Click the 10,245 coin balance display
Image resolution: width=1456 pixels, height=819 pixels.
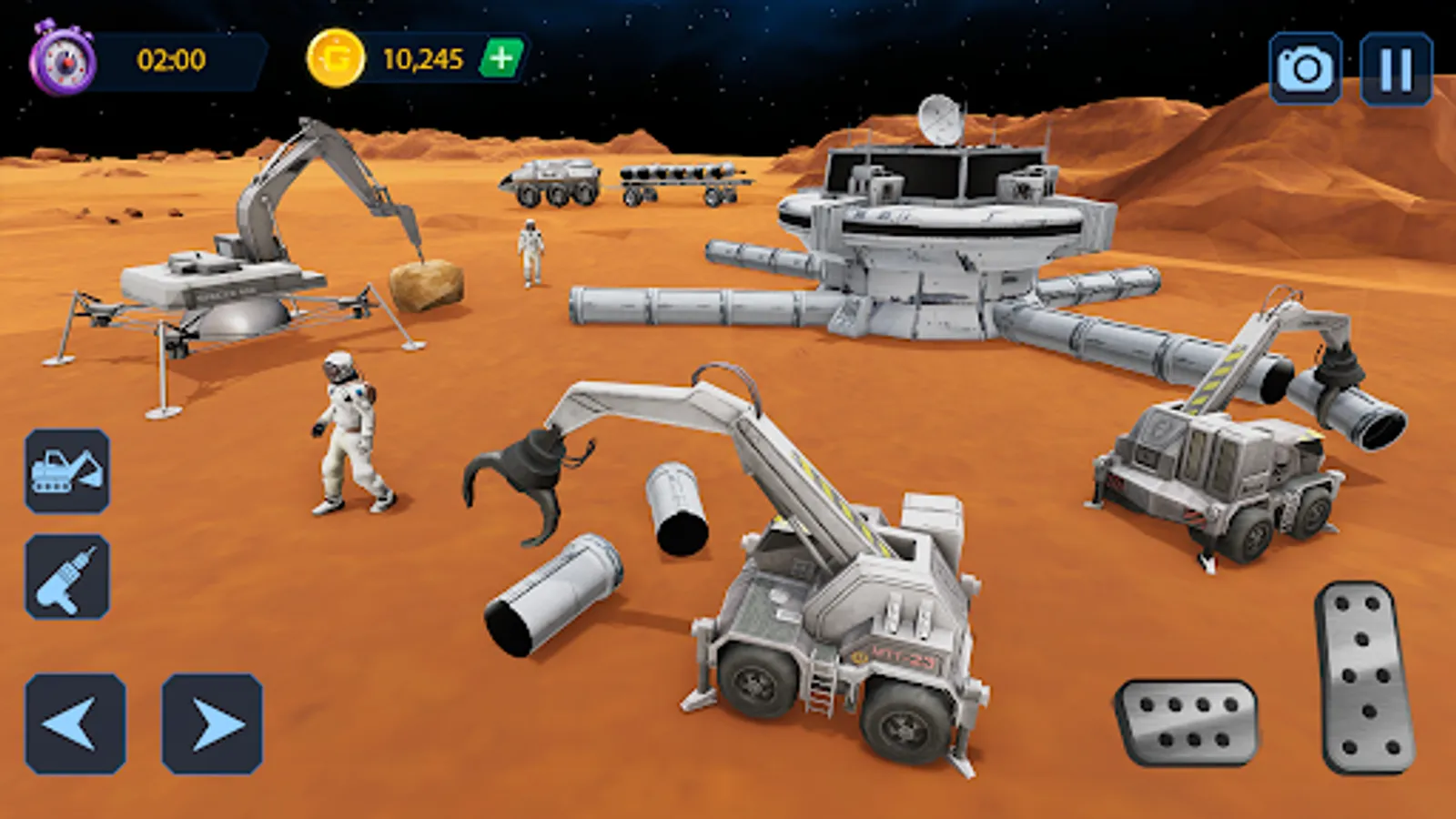point(423,56)
